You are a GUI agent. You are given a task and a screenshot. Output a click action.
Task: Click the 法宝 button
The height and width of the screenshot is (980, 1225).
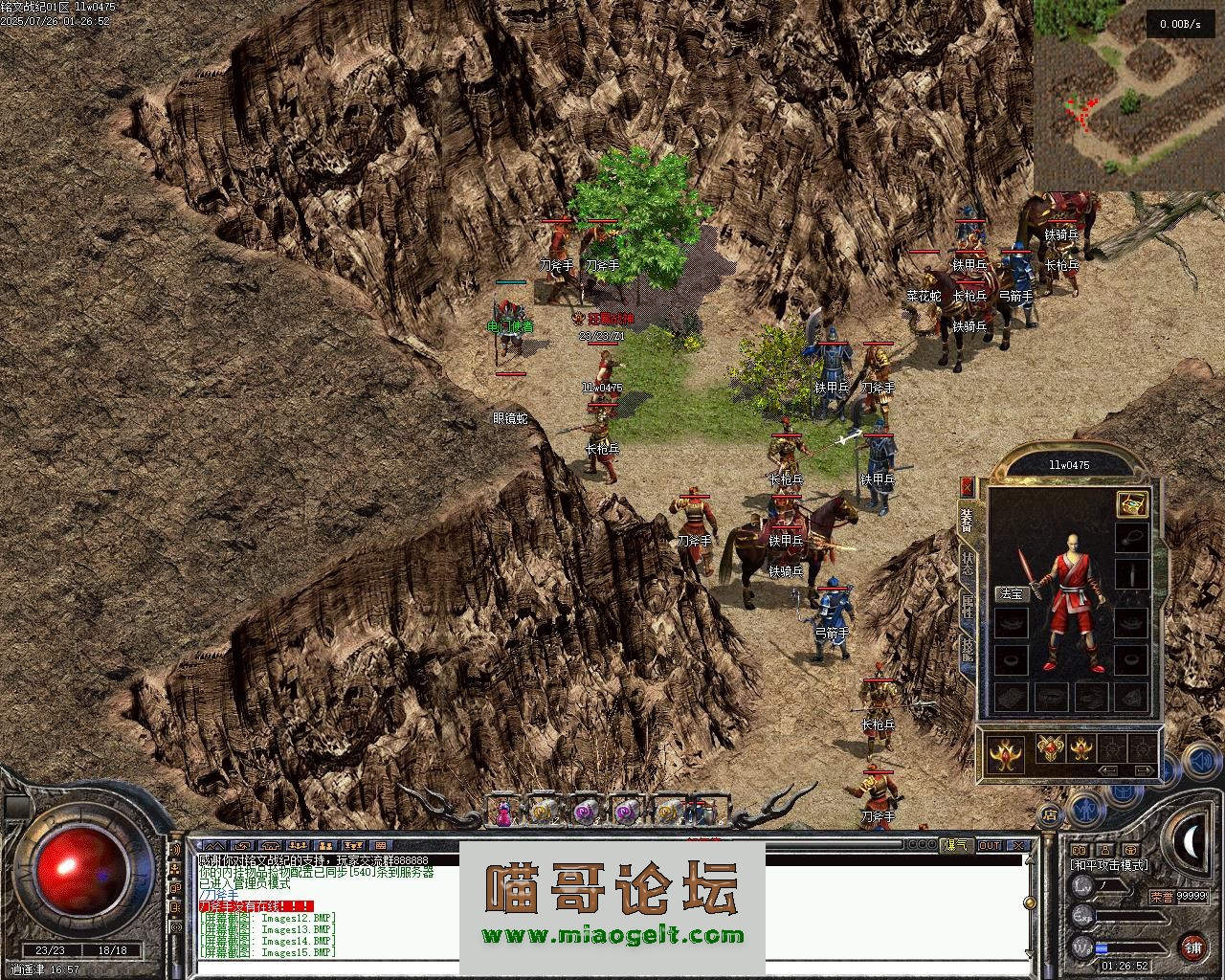tap(1012, 593)
